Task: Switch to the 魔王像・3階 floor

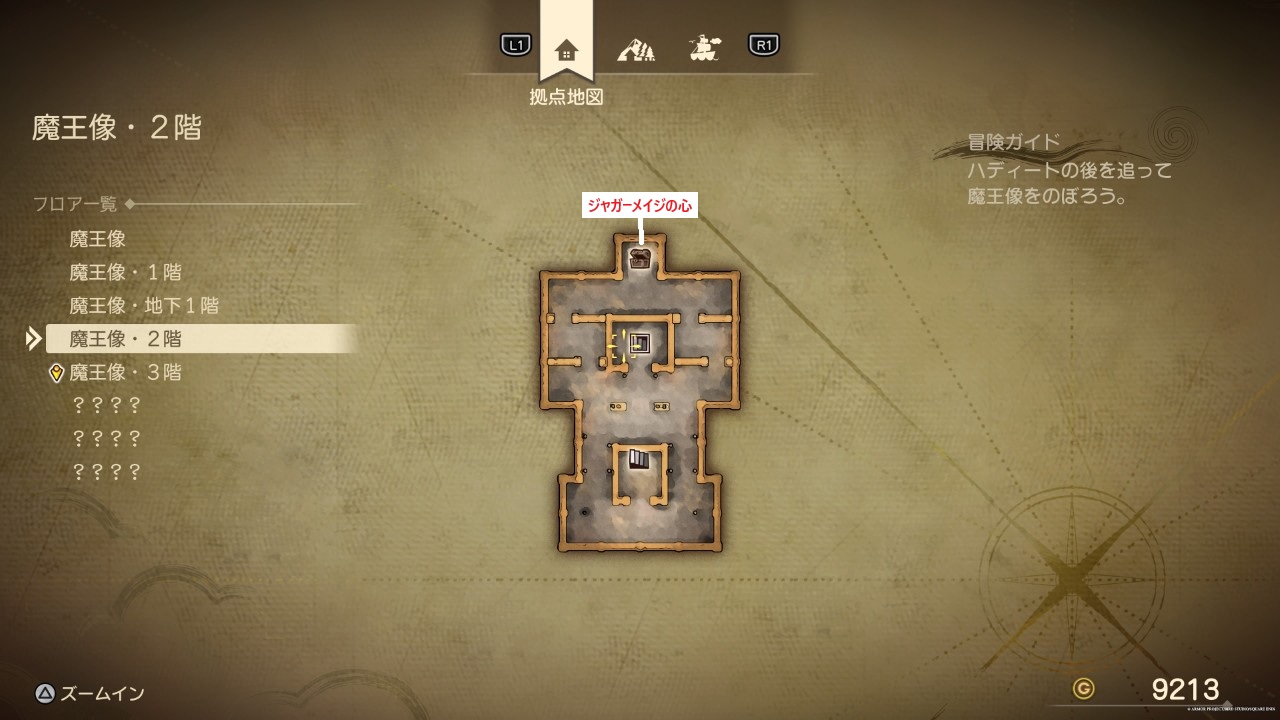Action: pos(125,373)
